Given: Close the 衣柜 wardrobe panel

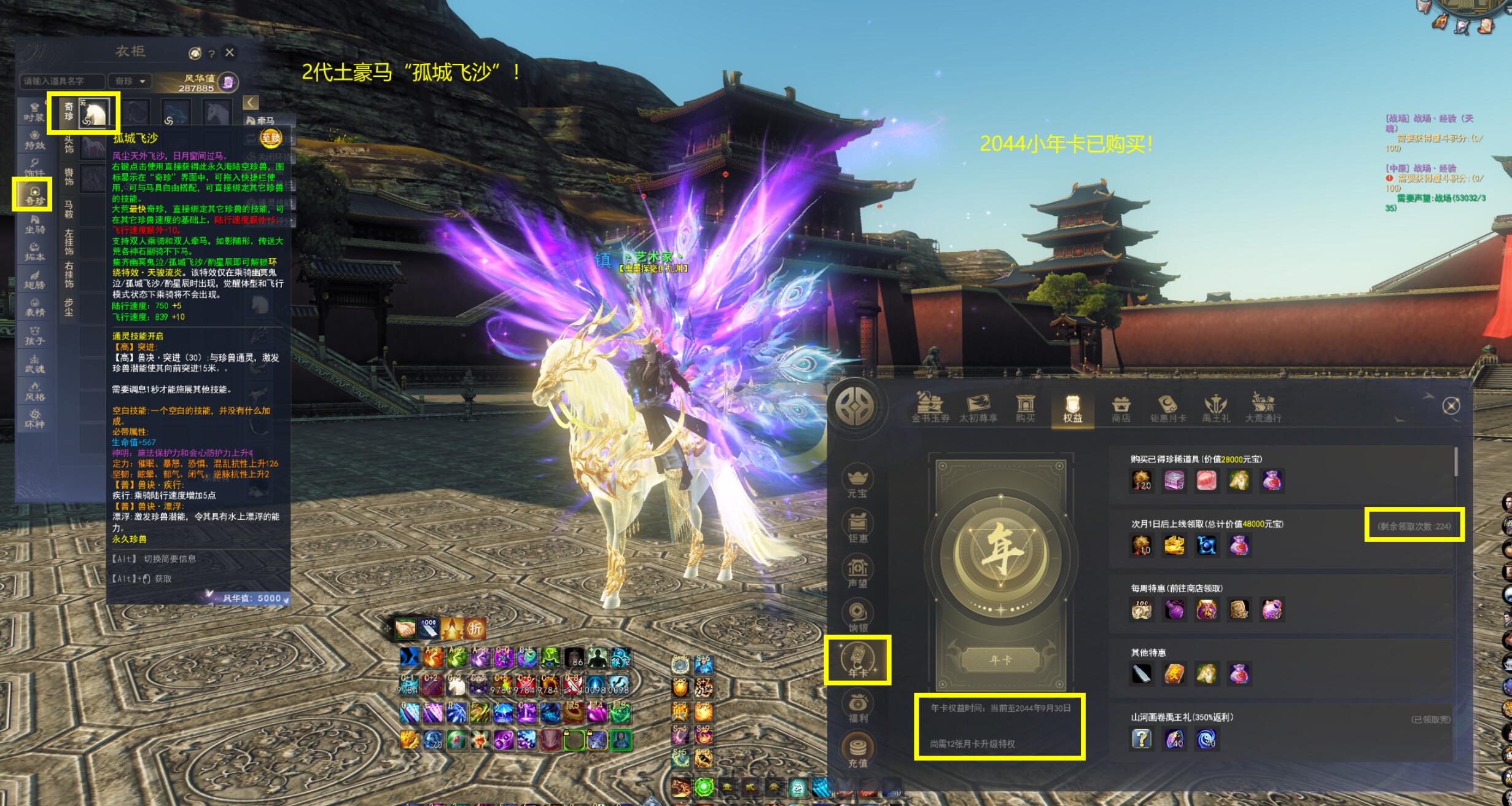Looking at the screenshot, I should 230,53.
